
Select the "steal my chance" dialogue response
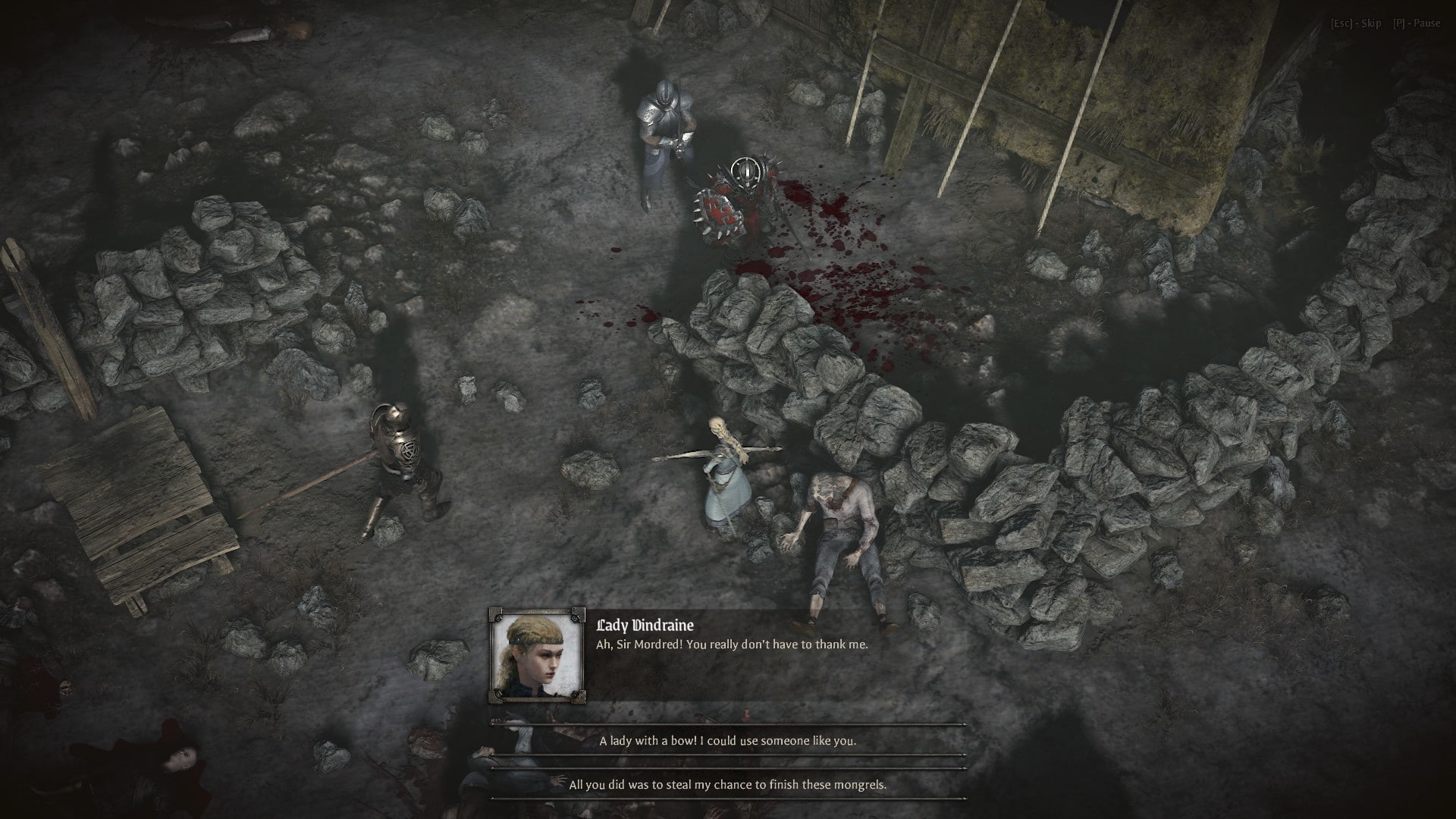tap(727, 784)
